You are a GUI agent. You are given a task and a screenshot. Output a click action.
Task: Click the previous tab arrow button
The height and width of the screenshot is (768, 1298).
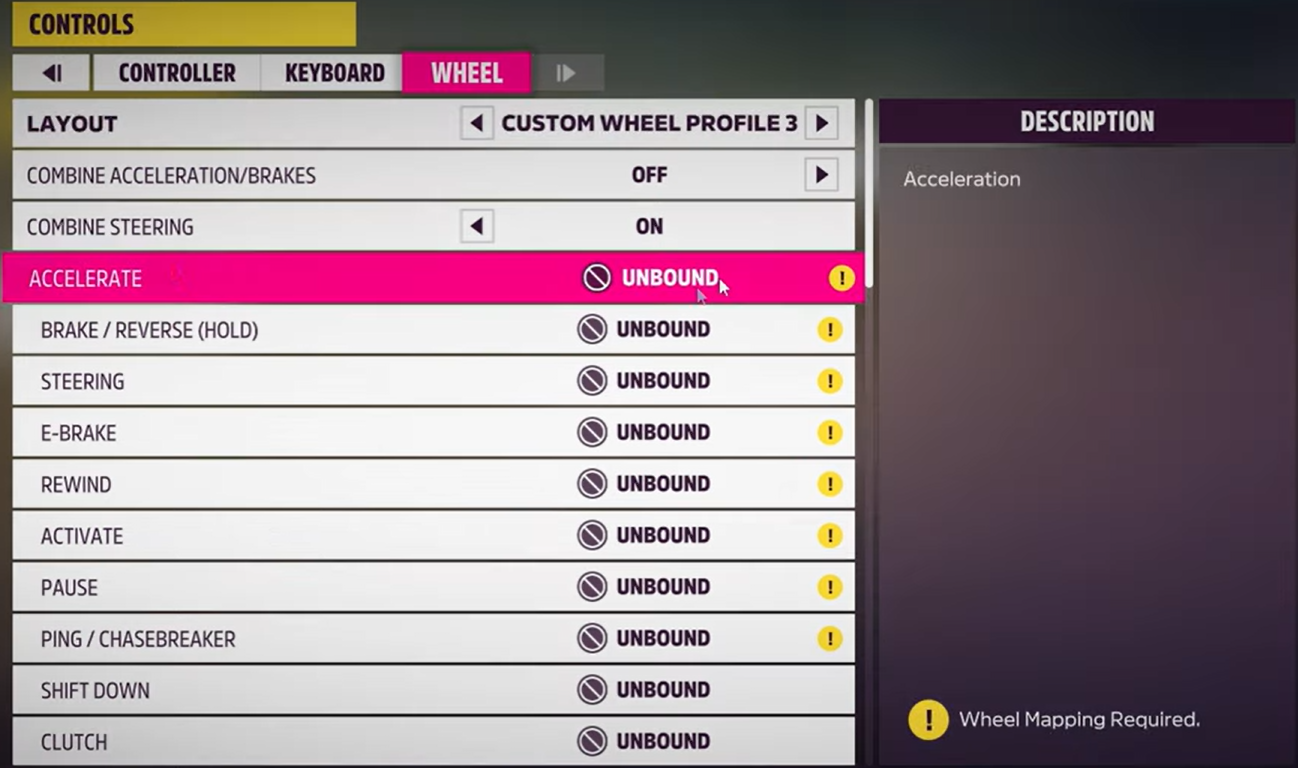(52, 73)
